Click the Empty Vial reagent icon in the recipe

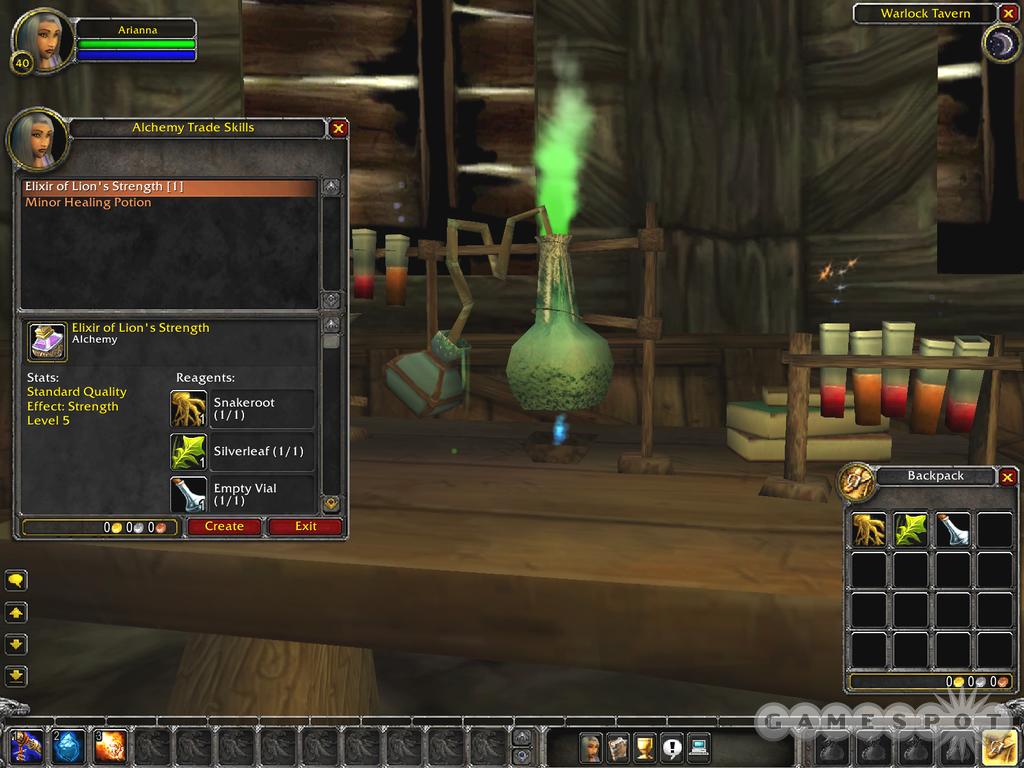coord(189,494)
